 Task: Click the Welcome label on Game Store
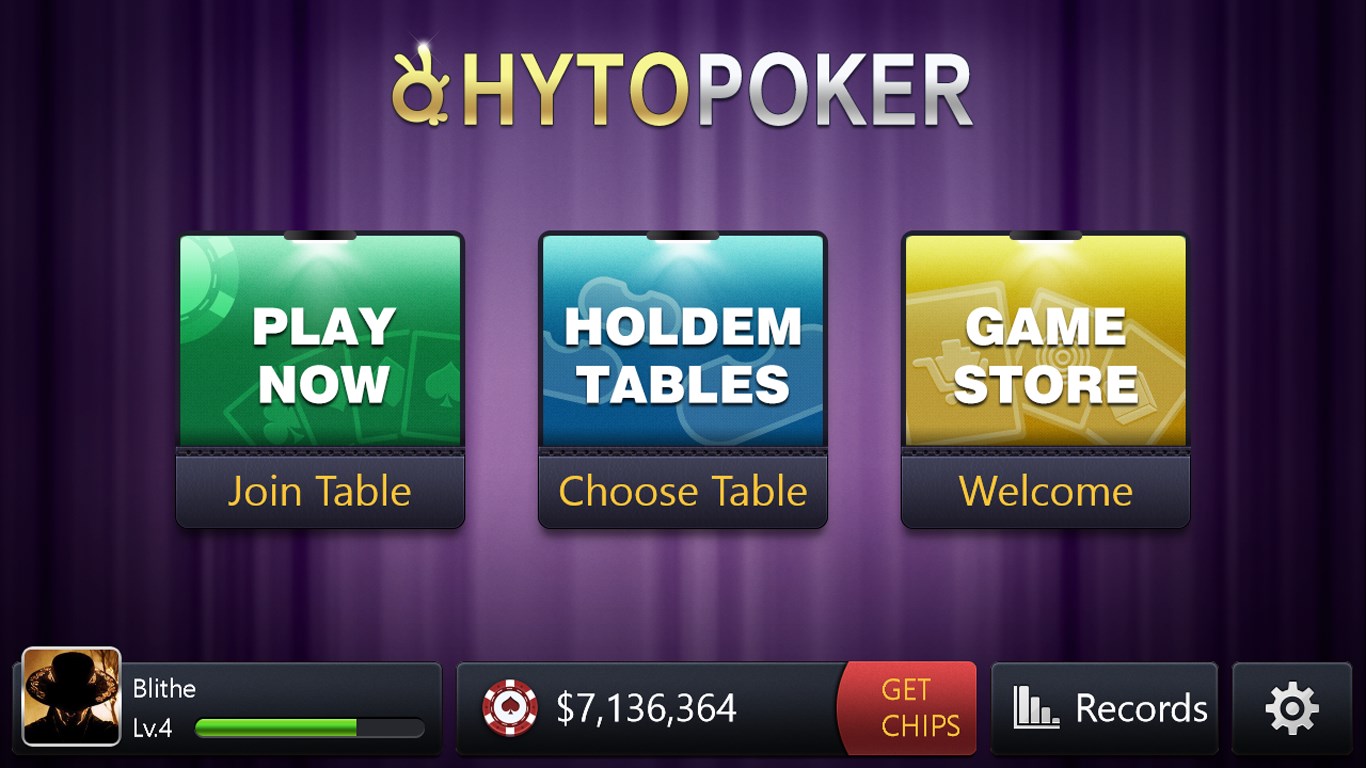[x=1044, y=491]
